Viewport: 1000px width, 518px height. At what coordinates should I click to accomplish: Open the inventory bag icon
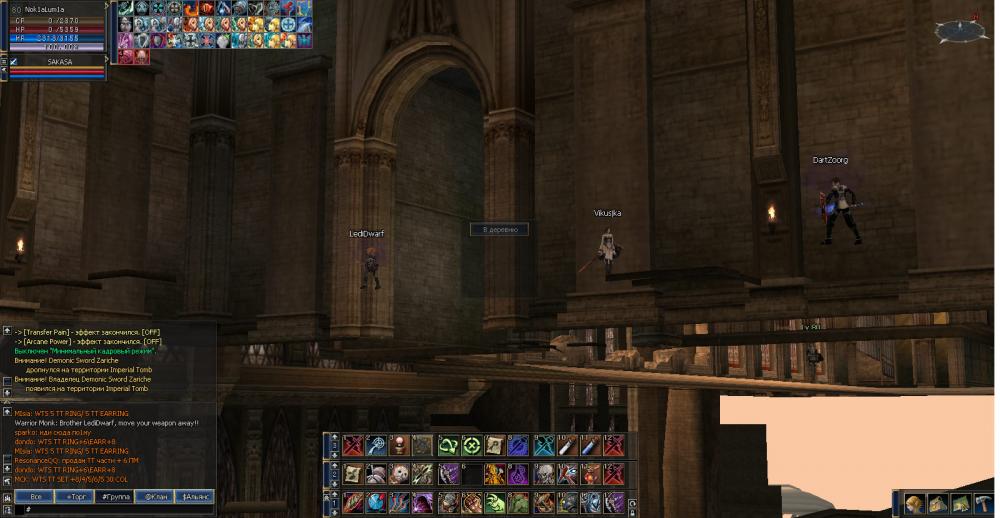937,503
